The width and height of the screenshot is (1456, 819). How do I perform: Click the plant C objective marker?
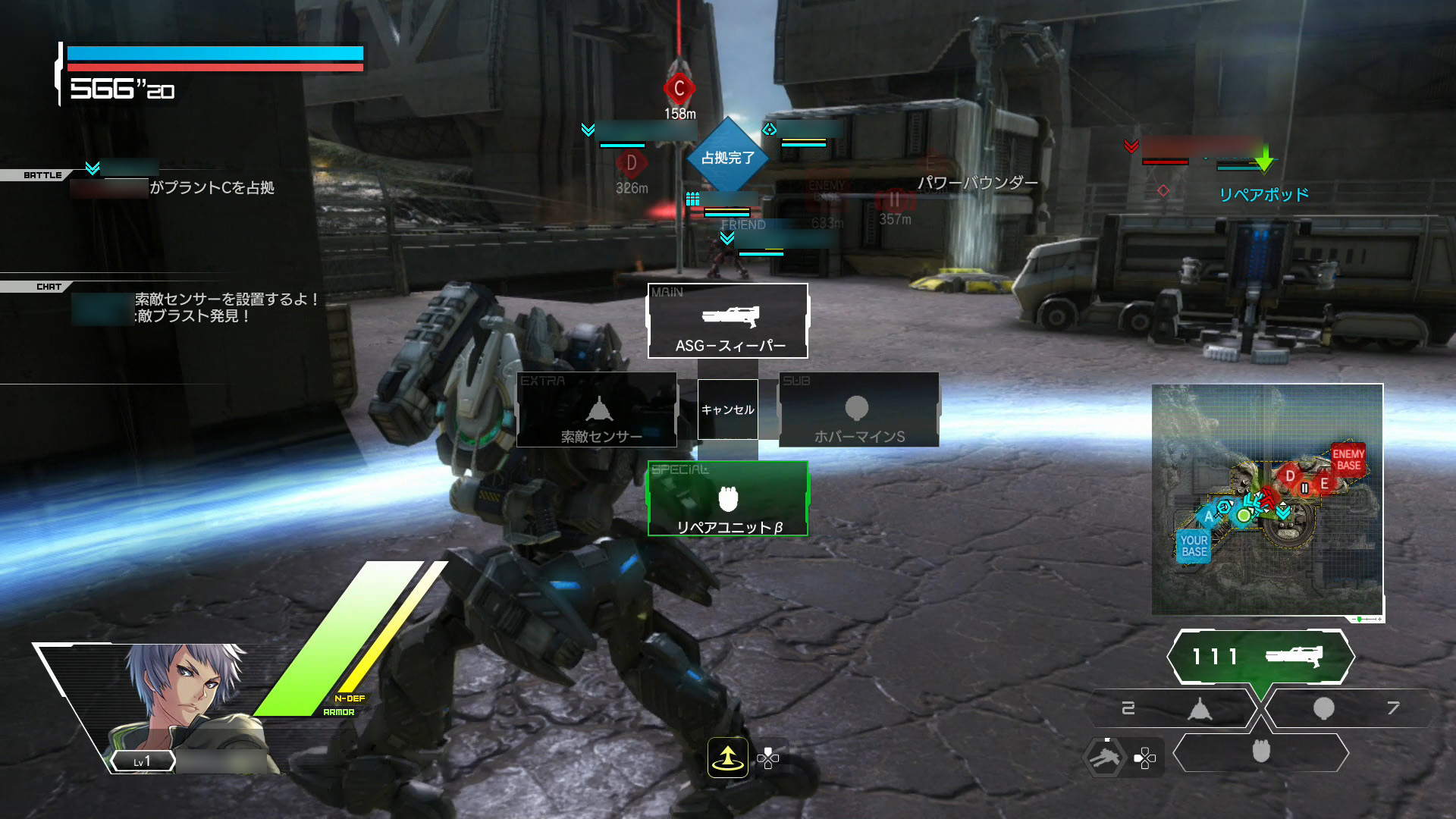click(679, 89)
